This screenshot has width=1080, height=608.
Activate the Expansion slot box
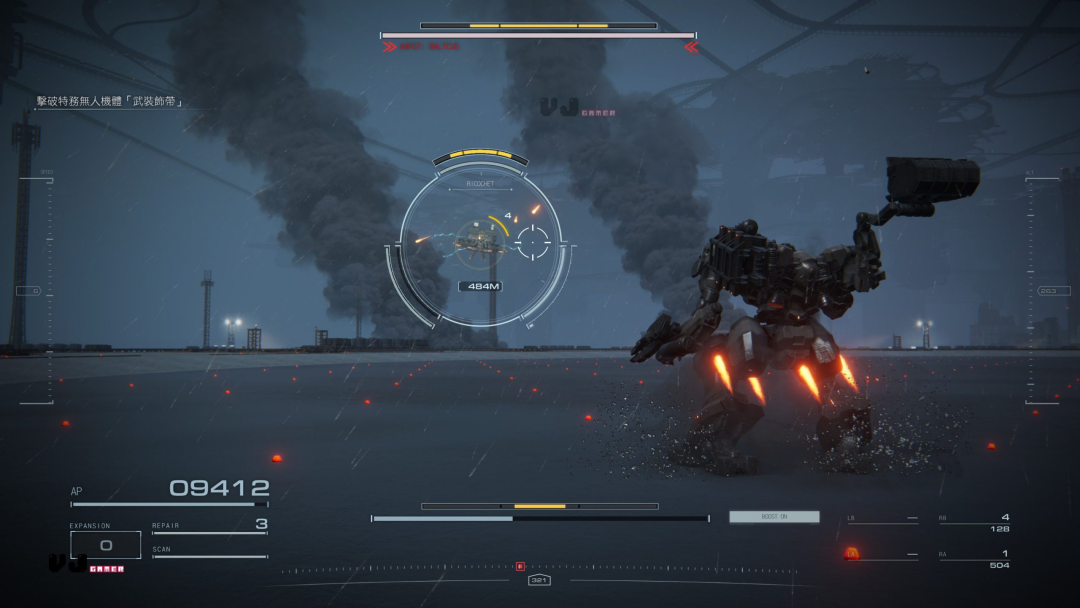coord(105,545)
